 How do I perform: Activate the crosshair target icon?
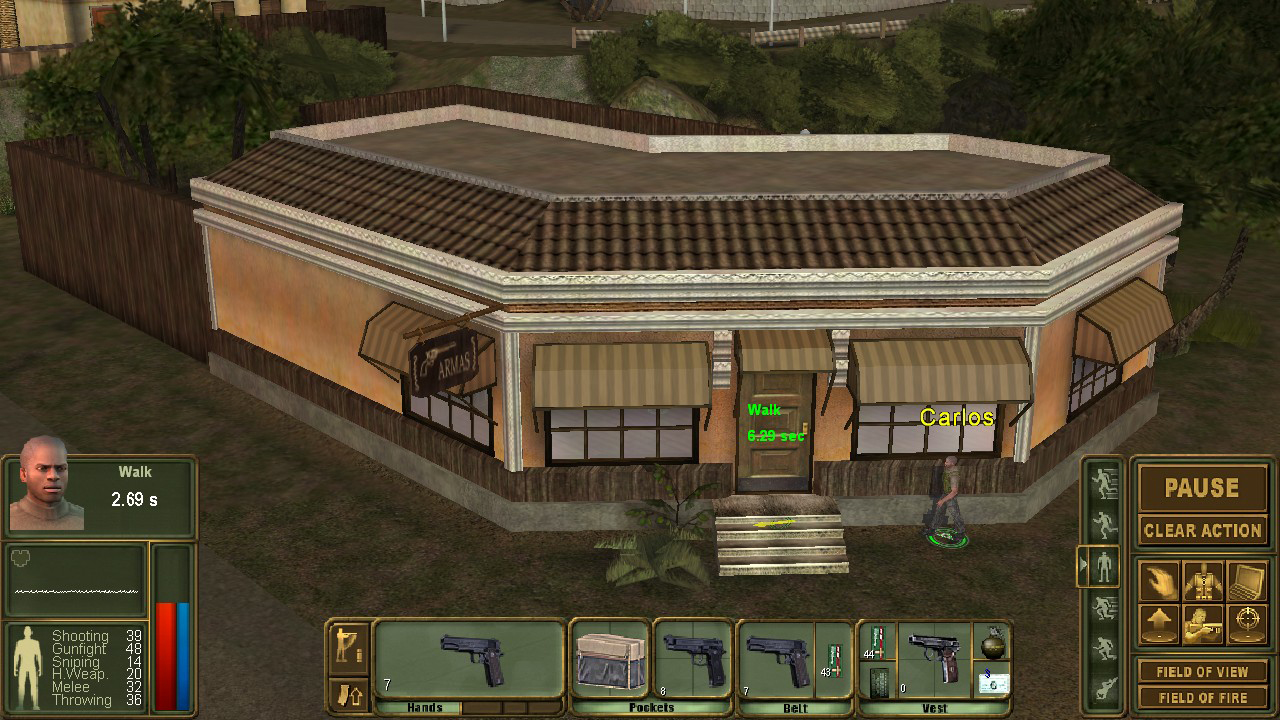coord(1246,624)
